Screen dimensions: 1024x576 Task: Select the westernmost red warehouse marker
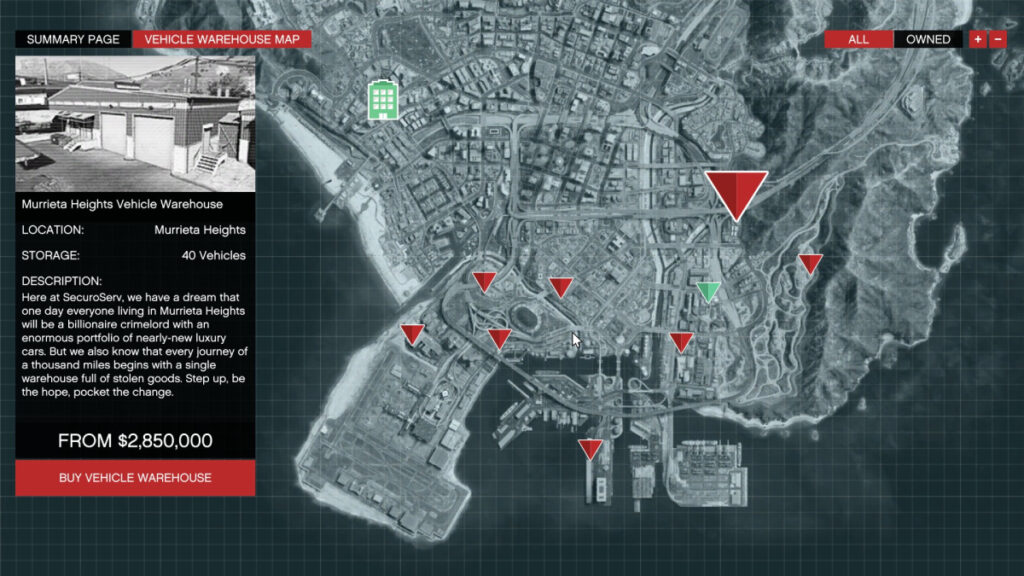coord(412,334)
